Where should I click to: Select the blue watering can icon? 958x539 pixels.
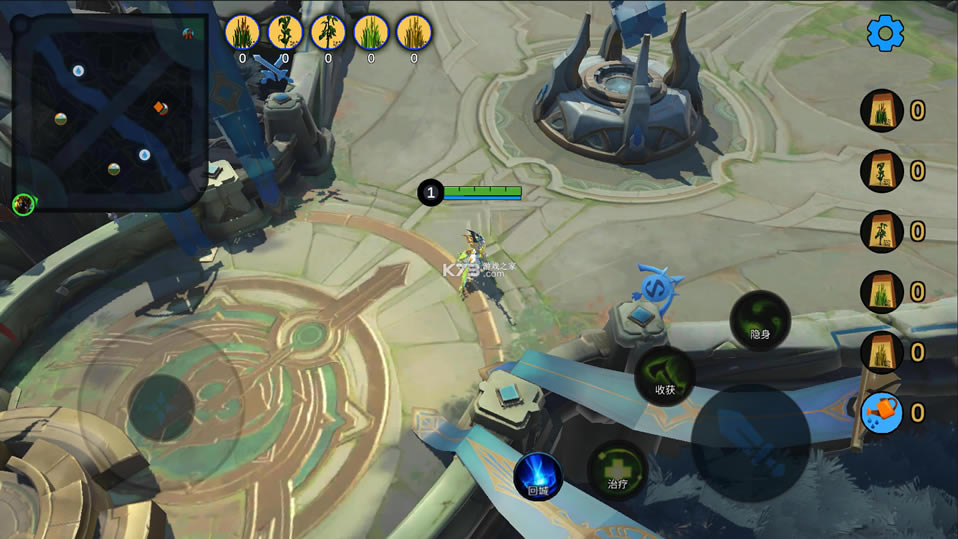click(x=882, y=412)
